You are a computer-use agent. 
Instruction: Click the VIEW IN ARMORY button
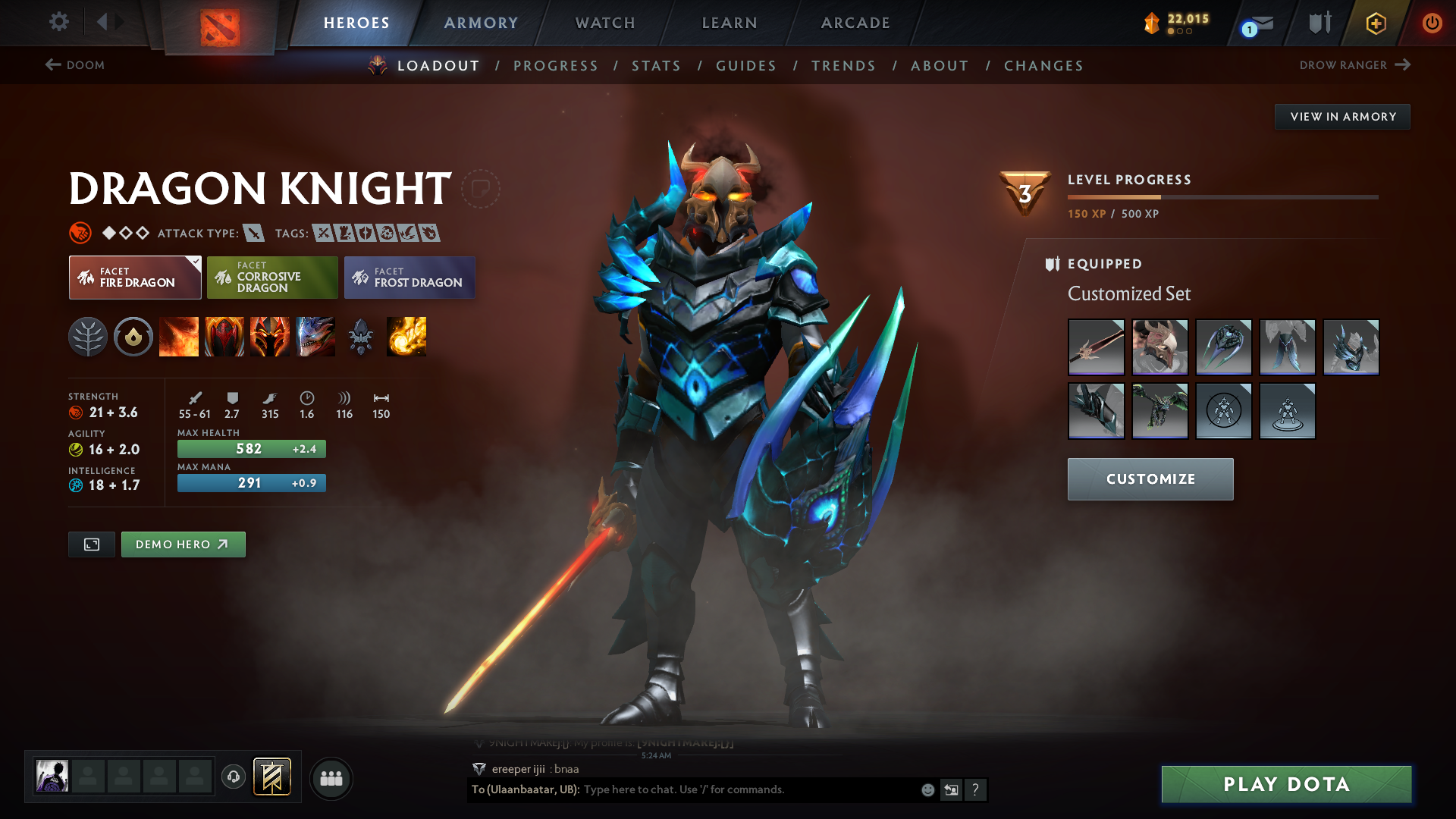tap(1342, 116)
